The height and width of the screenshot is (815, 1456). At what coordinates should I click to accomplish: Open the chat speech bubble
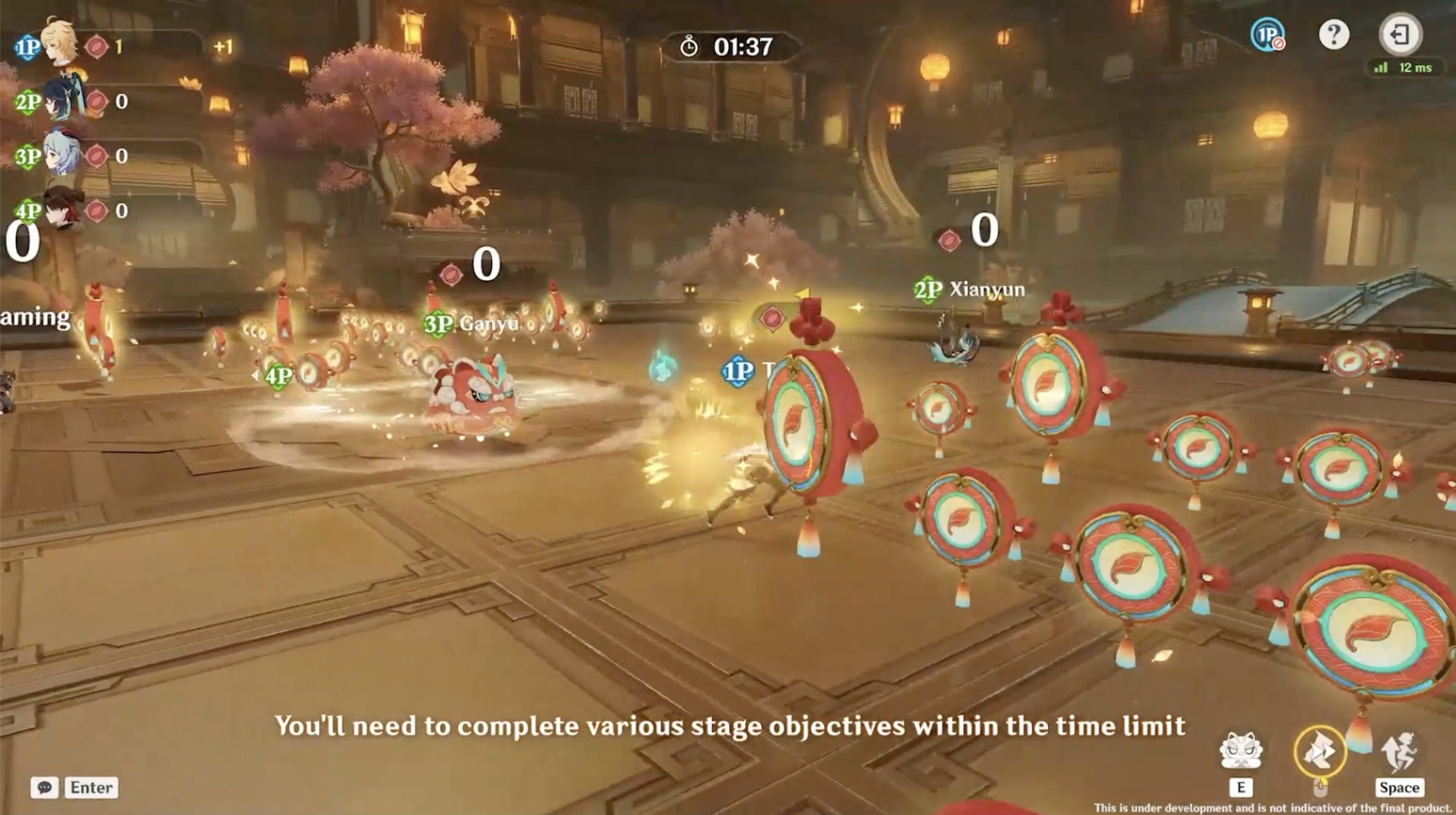[45, 788]
